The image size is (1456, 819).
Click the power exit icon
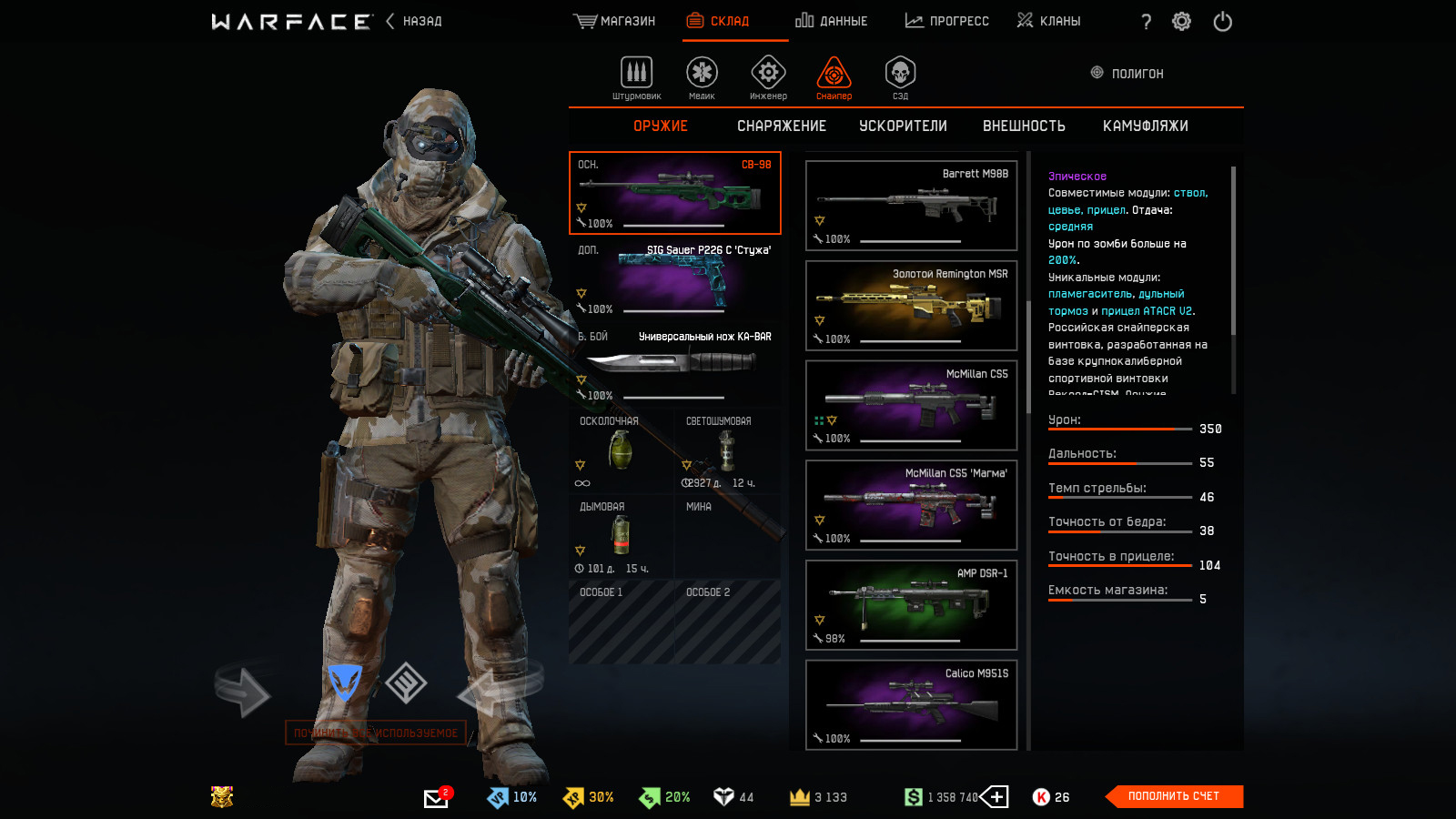click(1222, 21)
